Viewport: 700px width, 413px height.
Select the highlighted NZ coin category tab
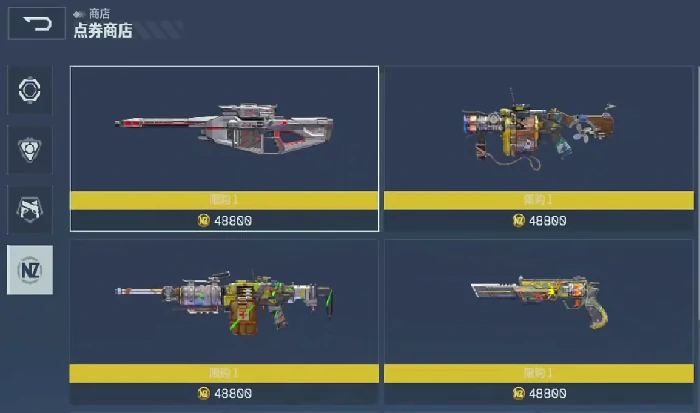pyautogui.click(x=30, y=270)
